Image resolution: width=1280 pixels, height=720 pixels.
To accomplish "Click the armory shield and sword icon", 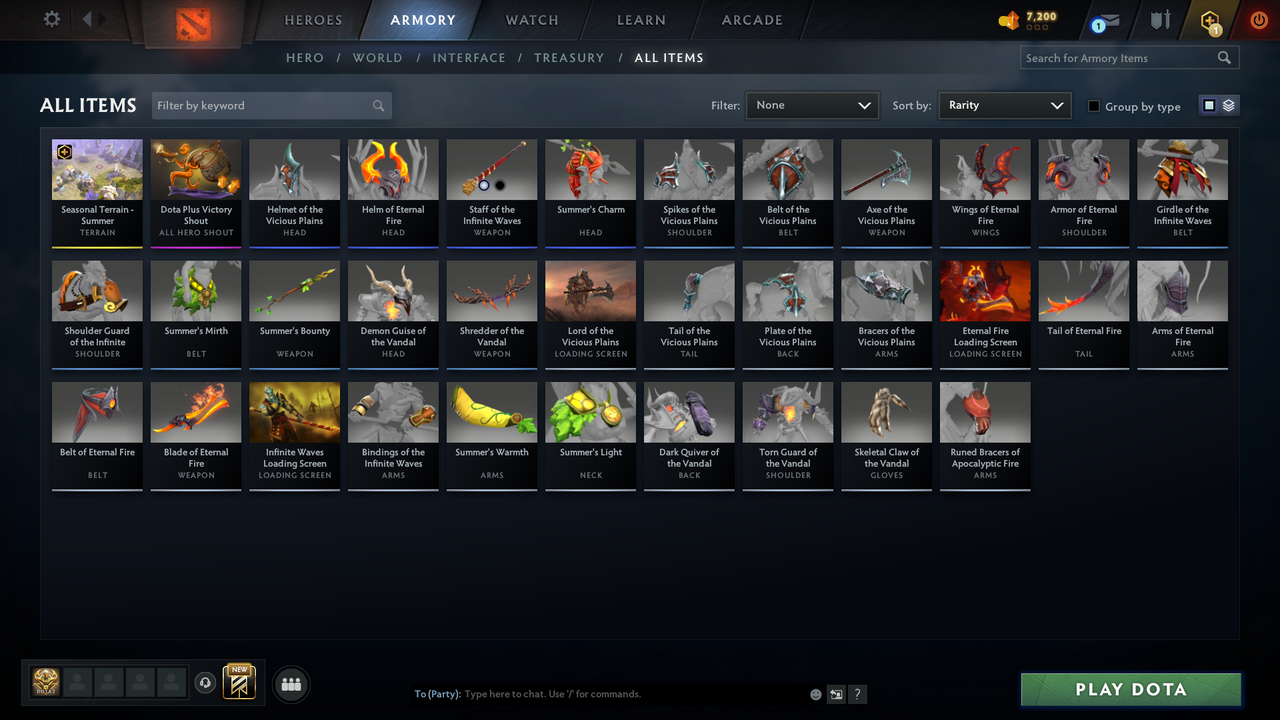I will click(x=1158, y=20).
